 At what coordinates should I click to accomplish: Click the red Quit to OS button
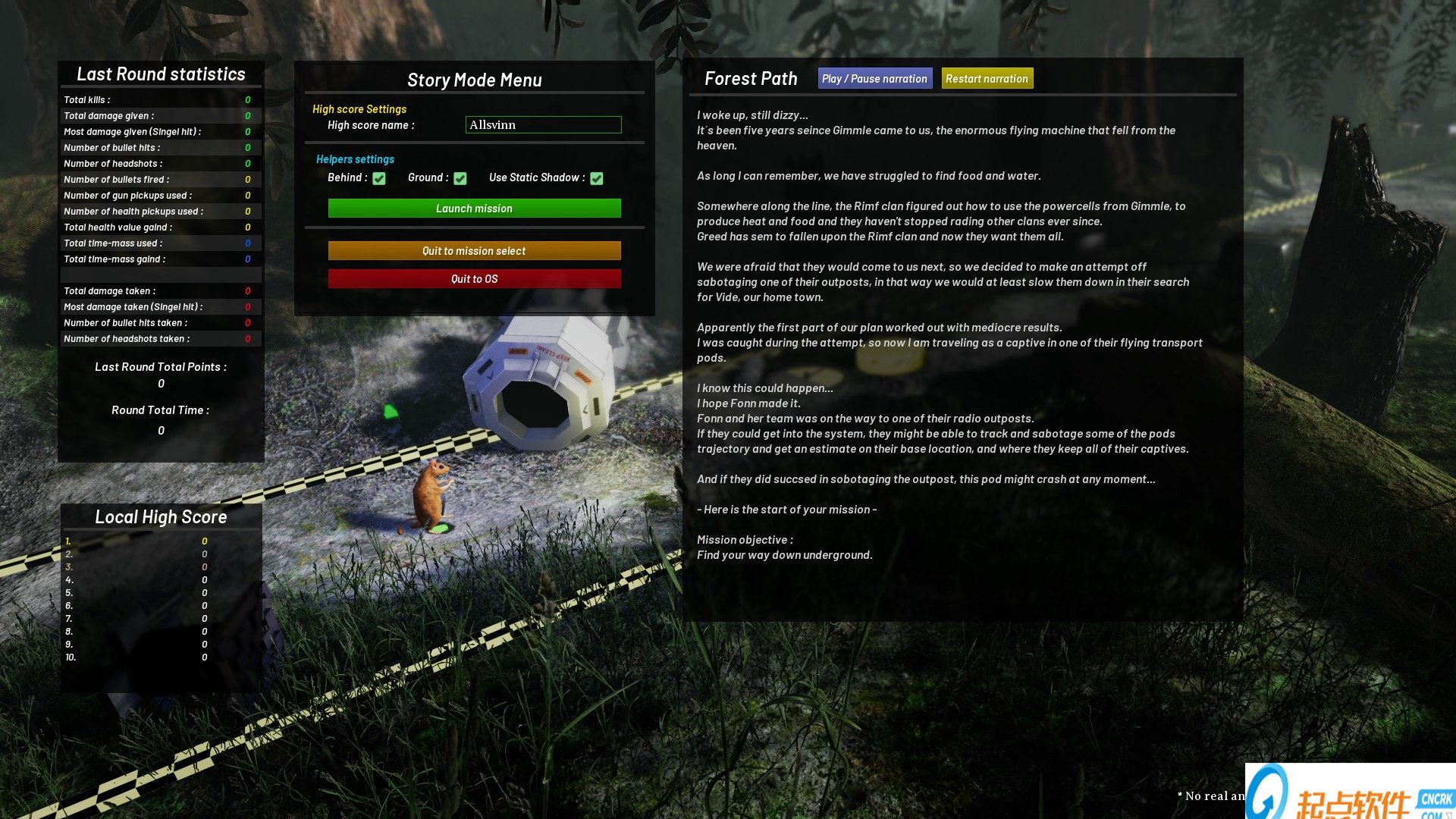tap(474, 279)
